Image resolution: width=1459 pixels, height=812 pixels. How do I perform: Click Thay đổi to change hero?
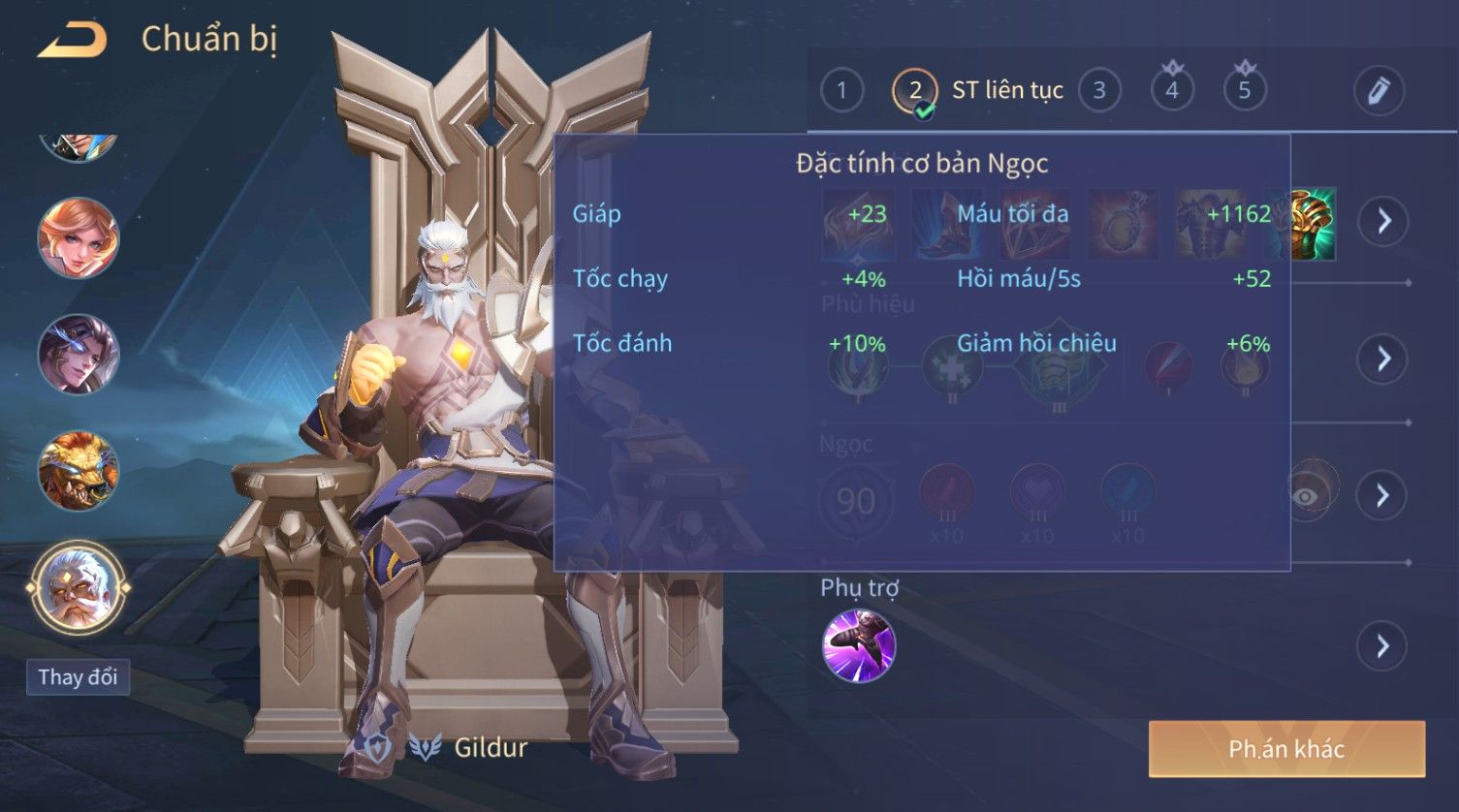[78, 676]
